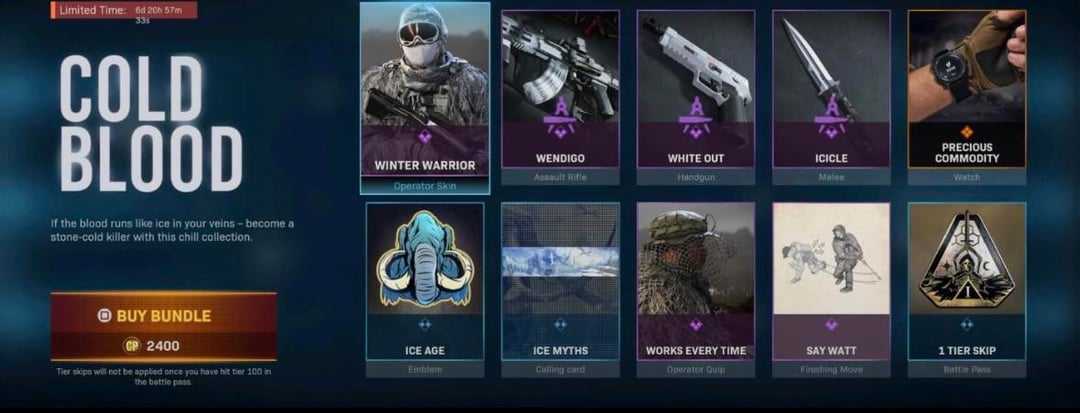1080x413 pixels.
Task: View the Say Watt finishing move
Action: click(830, 283)
